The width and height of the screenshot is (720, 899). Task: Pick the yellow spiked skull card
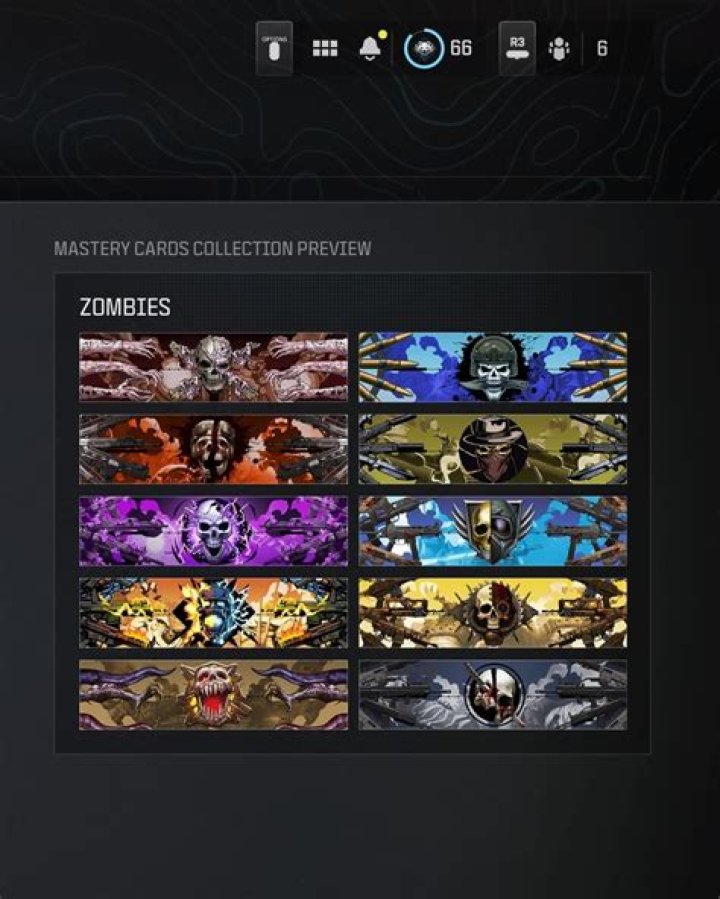tap(493, 612)
